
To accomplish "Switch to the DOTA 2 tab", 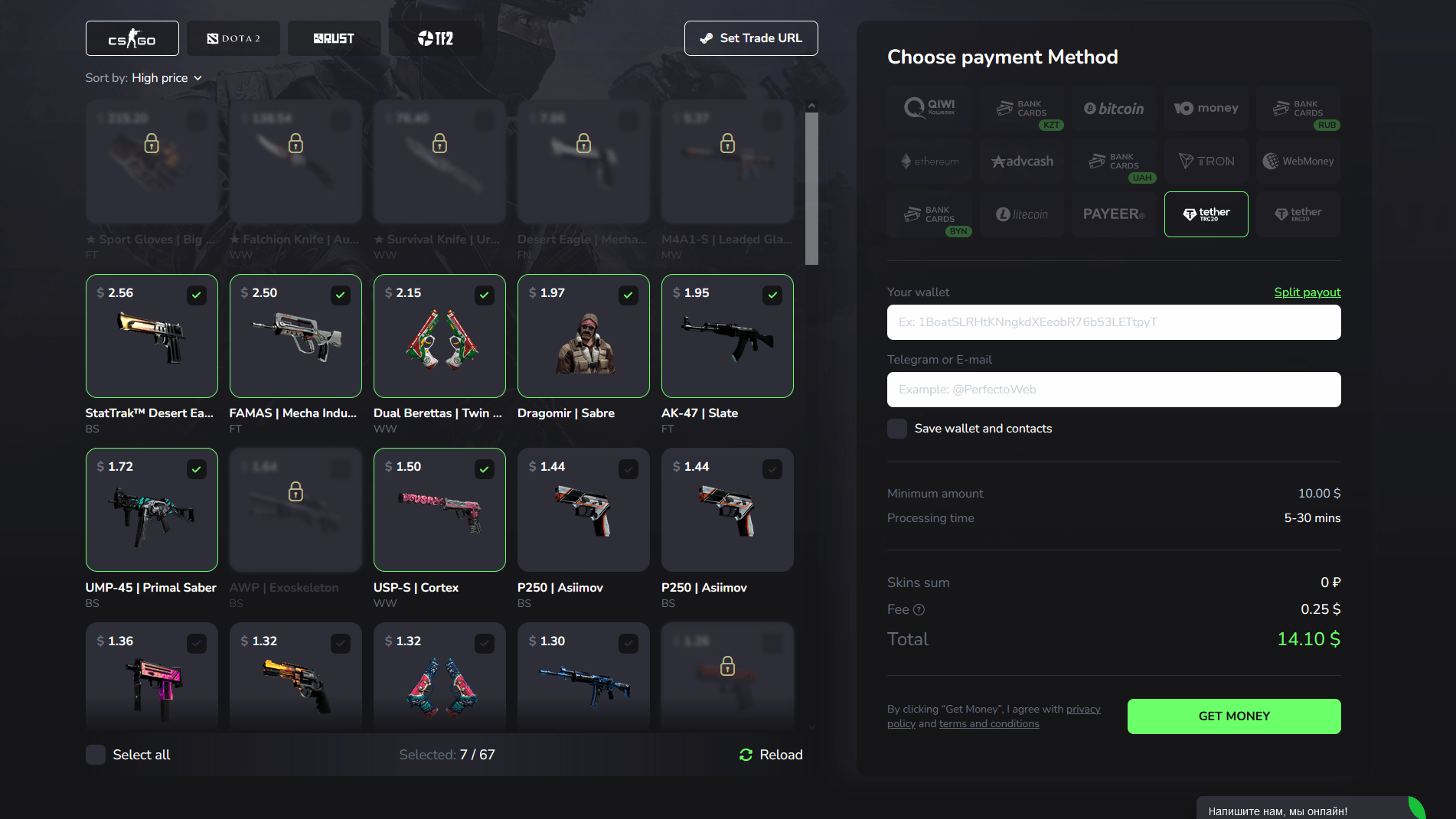I will (233, 38).
